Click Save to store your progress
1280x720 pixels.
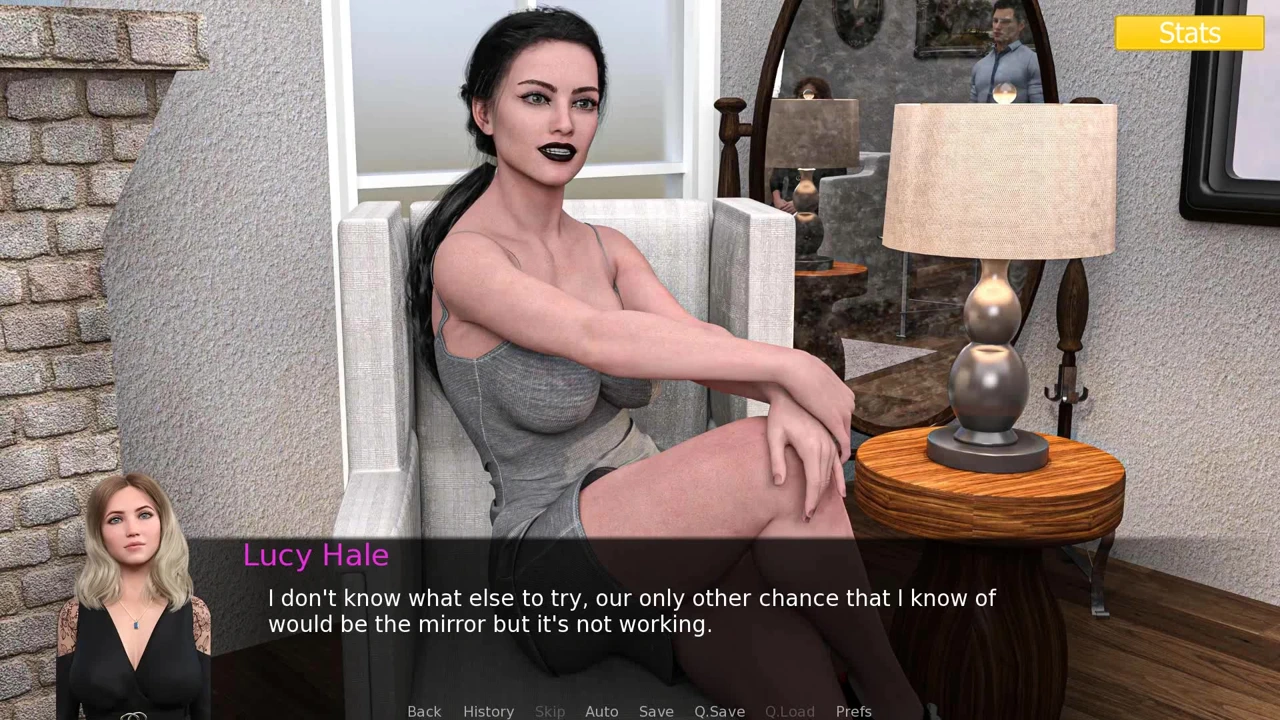[656, 711]
